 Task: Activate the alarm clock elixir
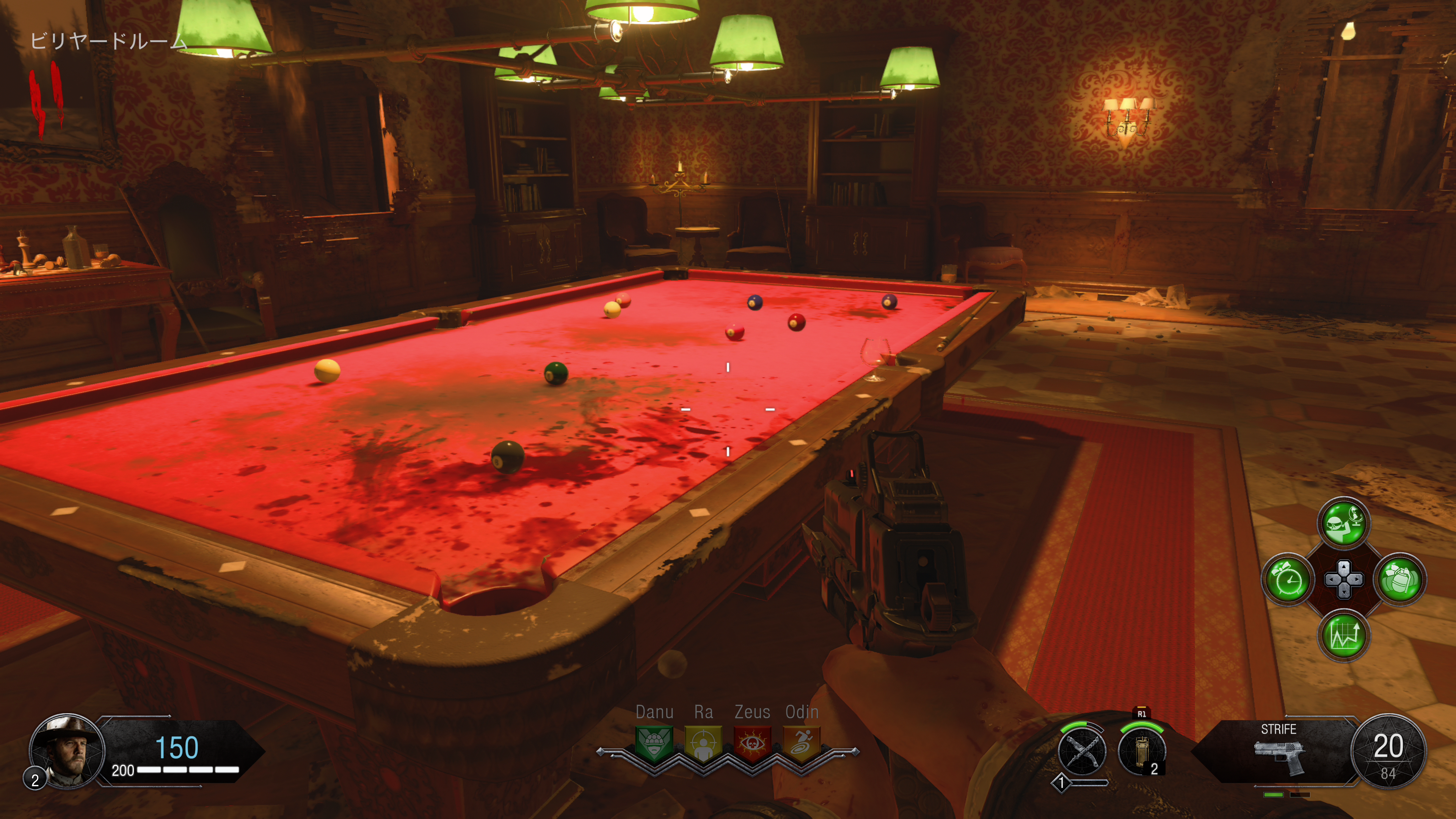pos(1288,580)
